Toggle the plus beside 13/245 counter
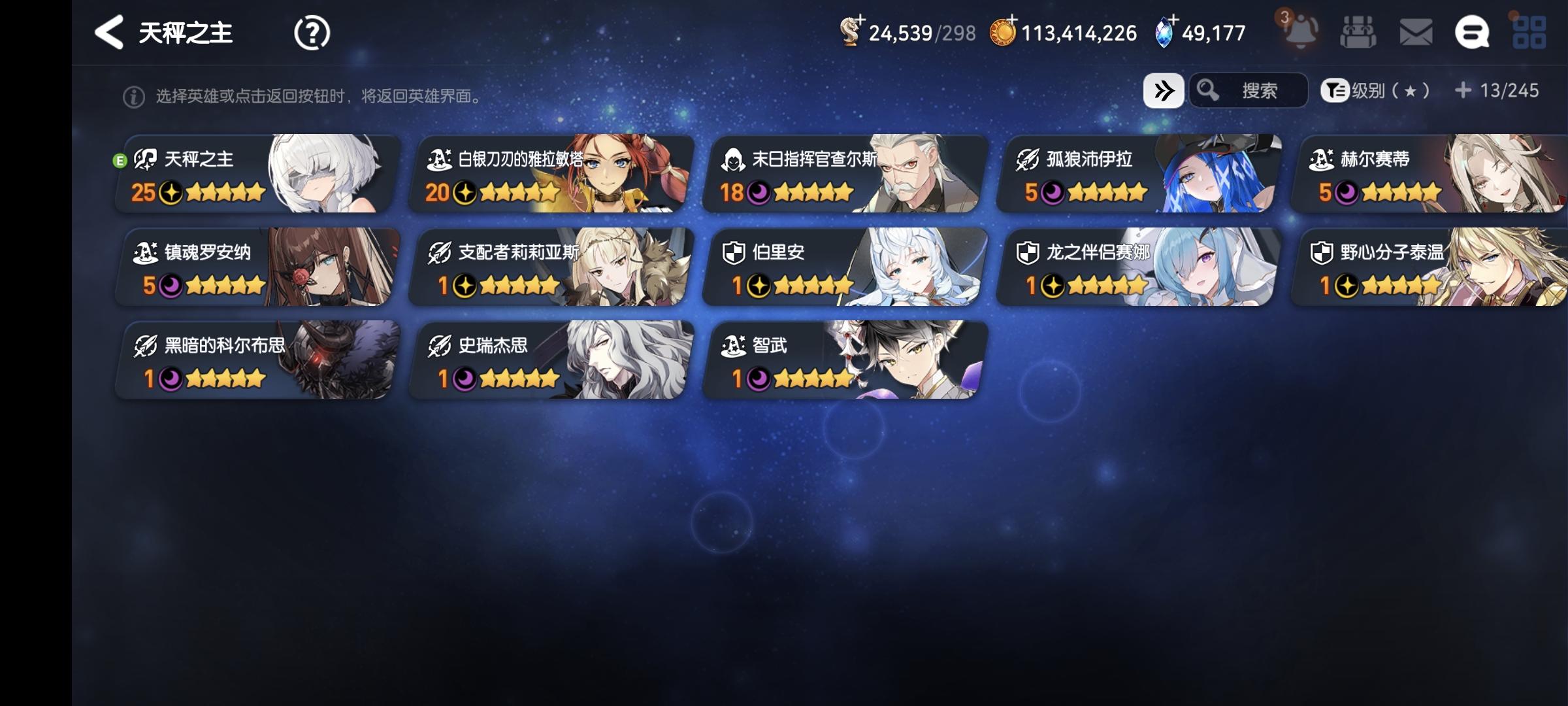This screenshot has width=1568, height=706. (x=1463, y=92)
